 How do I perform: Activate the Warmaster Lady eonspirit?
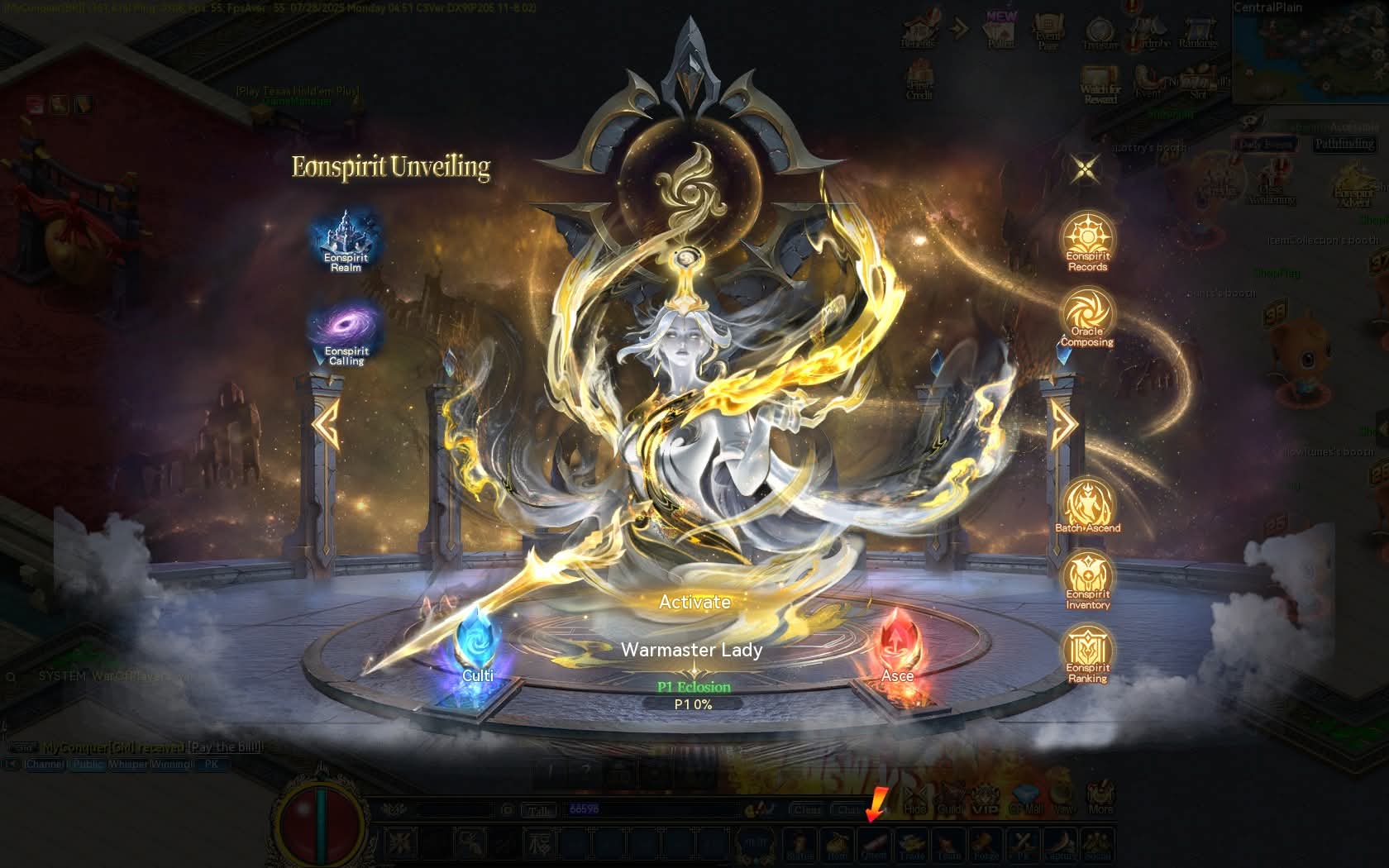pos(694,602)
